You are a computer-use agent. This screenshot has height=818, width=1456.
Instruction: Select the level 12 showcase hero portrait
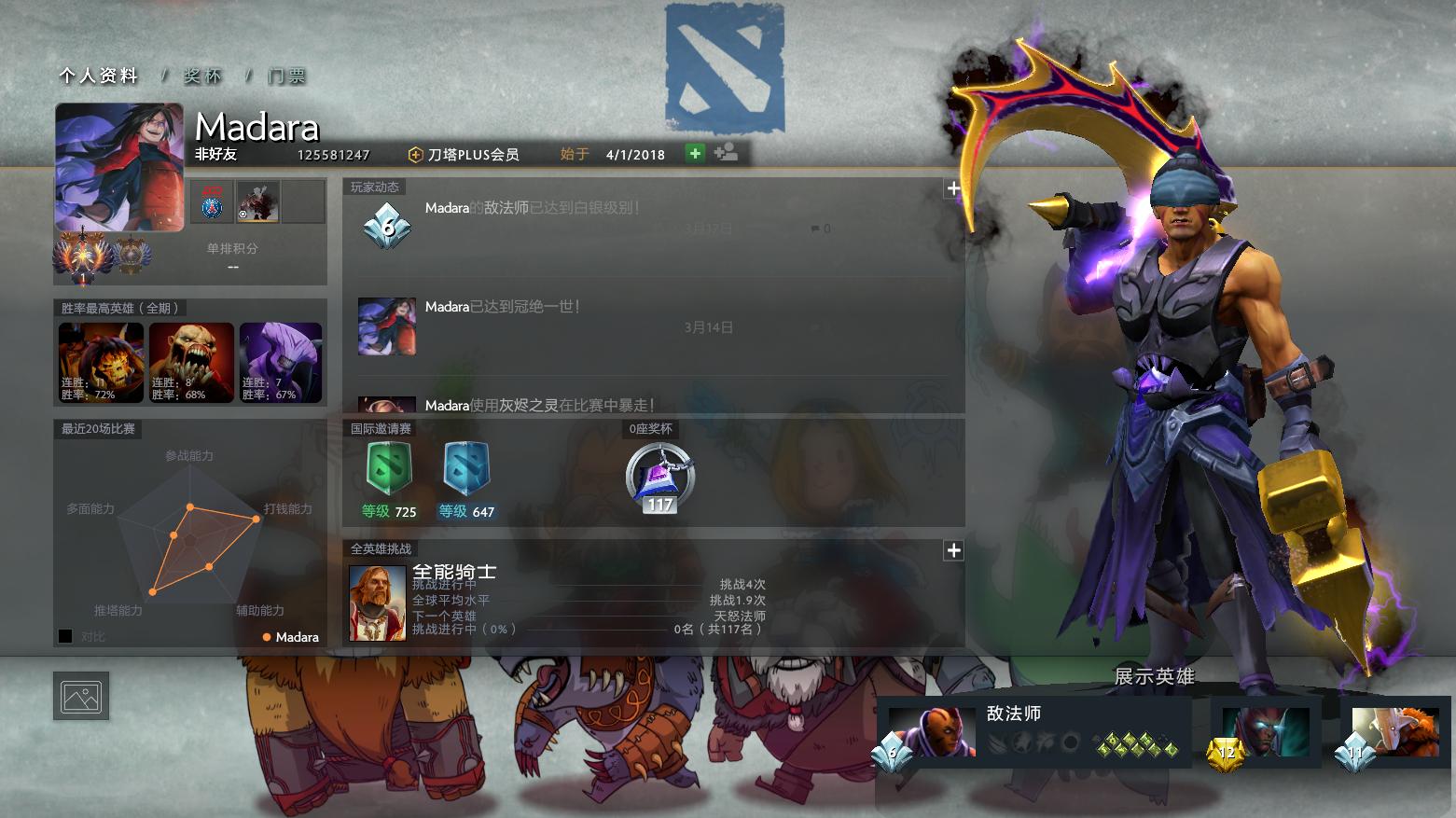pyautogui.click(x=1265, y=732)
